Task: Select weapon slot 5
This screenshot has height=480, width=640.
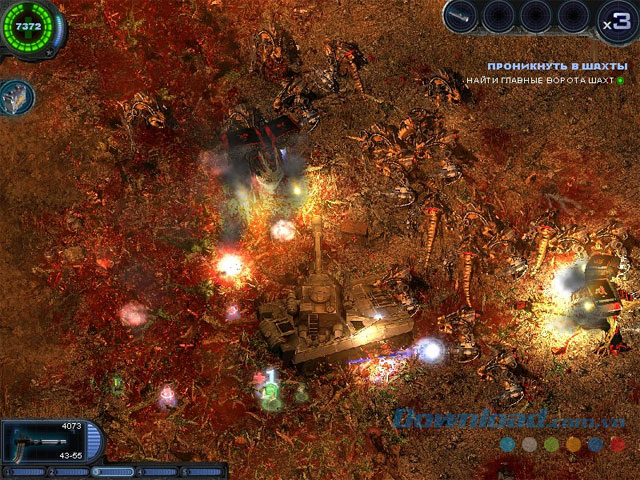Action: 204,470
